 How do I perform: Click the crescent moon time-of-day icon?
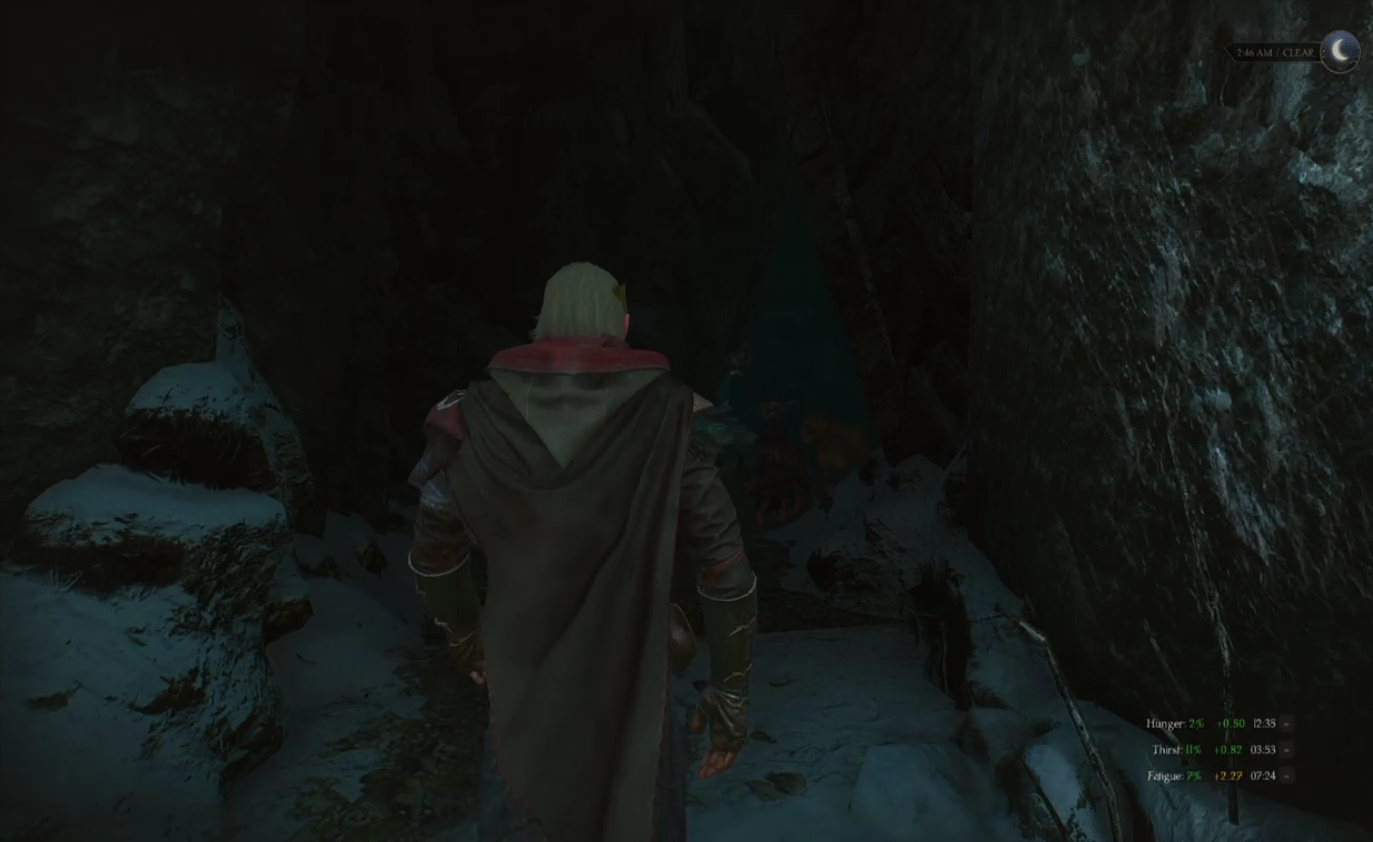pyautogui.click(x=1339, y=50)
